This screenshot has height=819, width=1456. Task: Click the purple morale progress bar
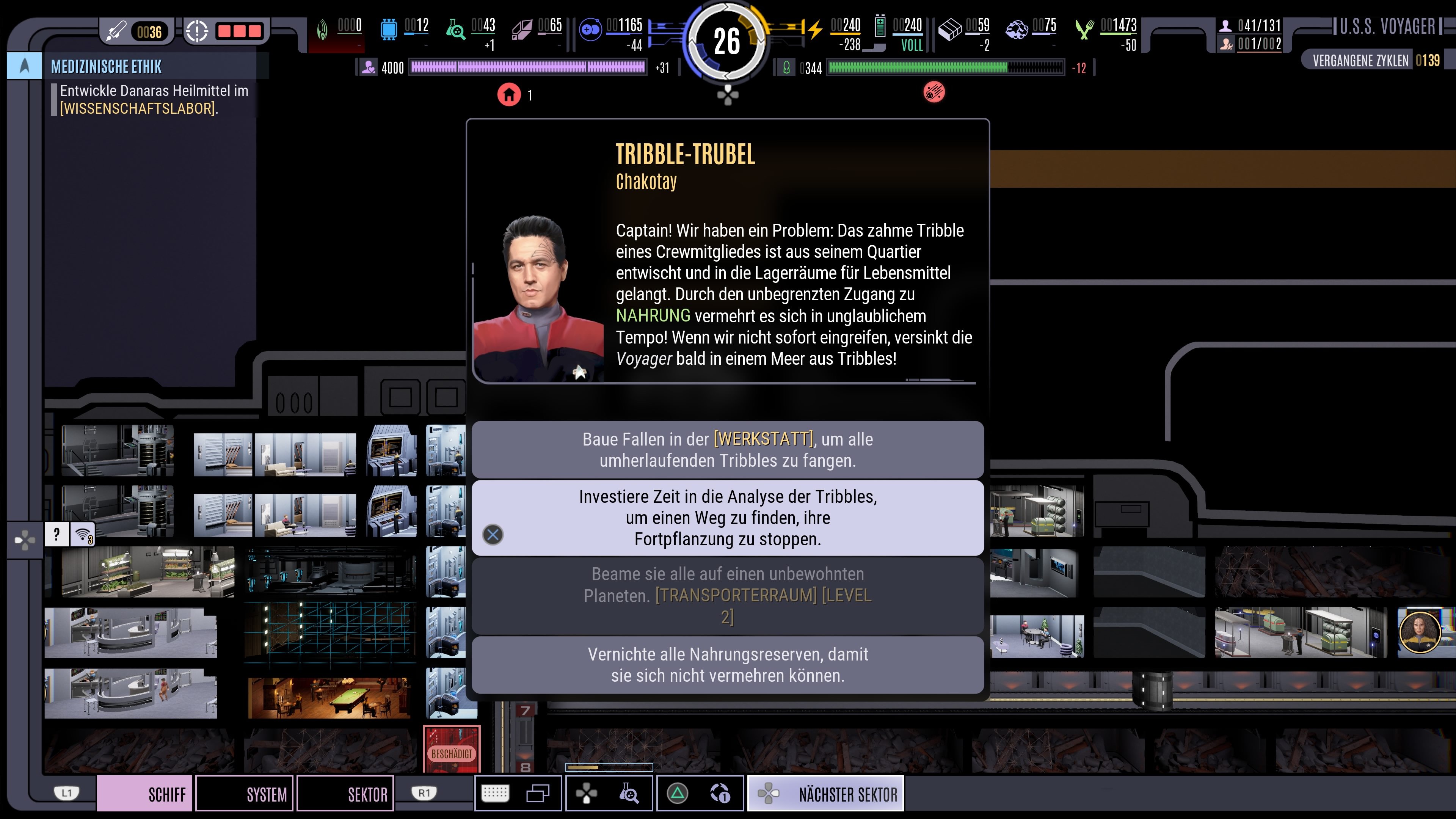[x=529, y=68]
